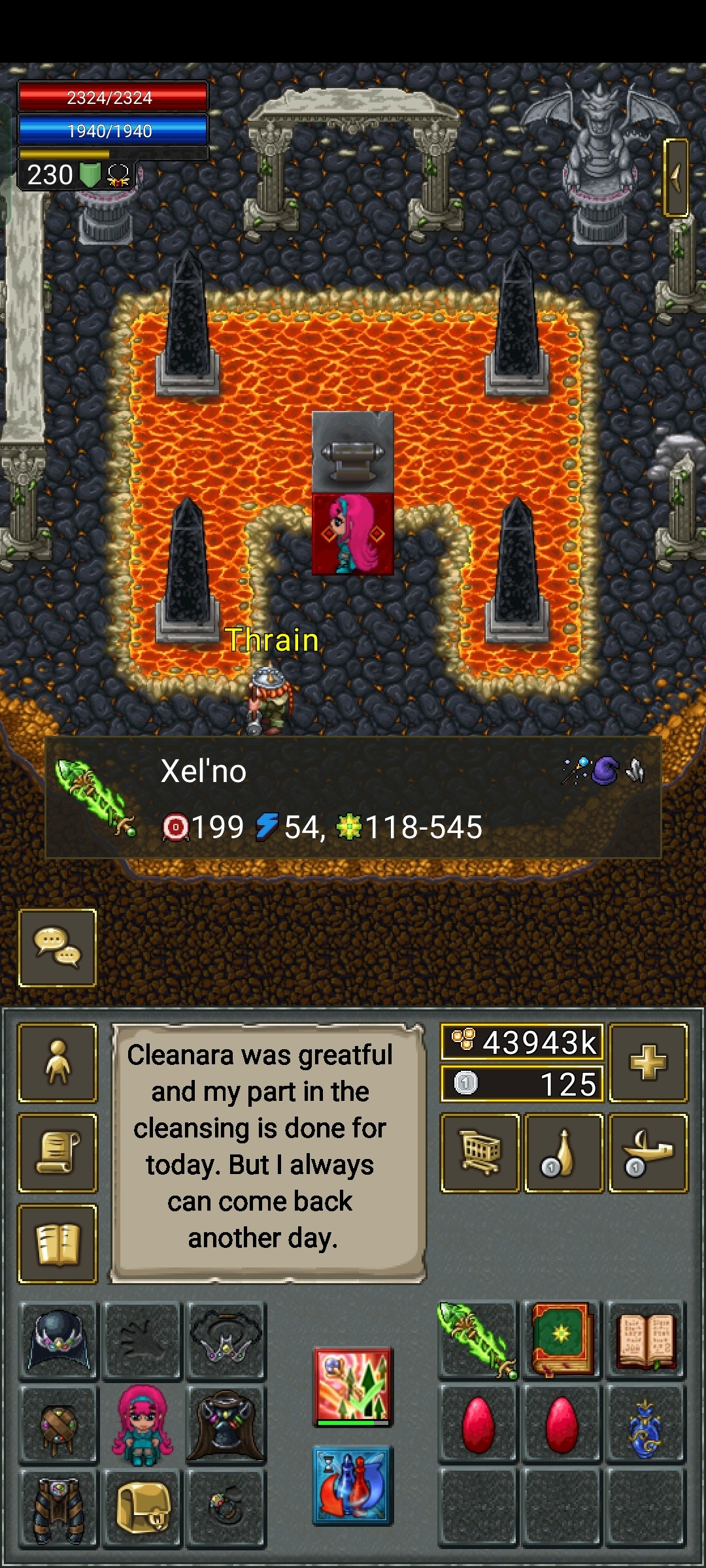Activate the blue potions skill icon
The width and height of the screenshot is (706, 1568).
(x=353, y=1484)
